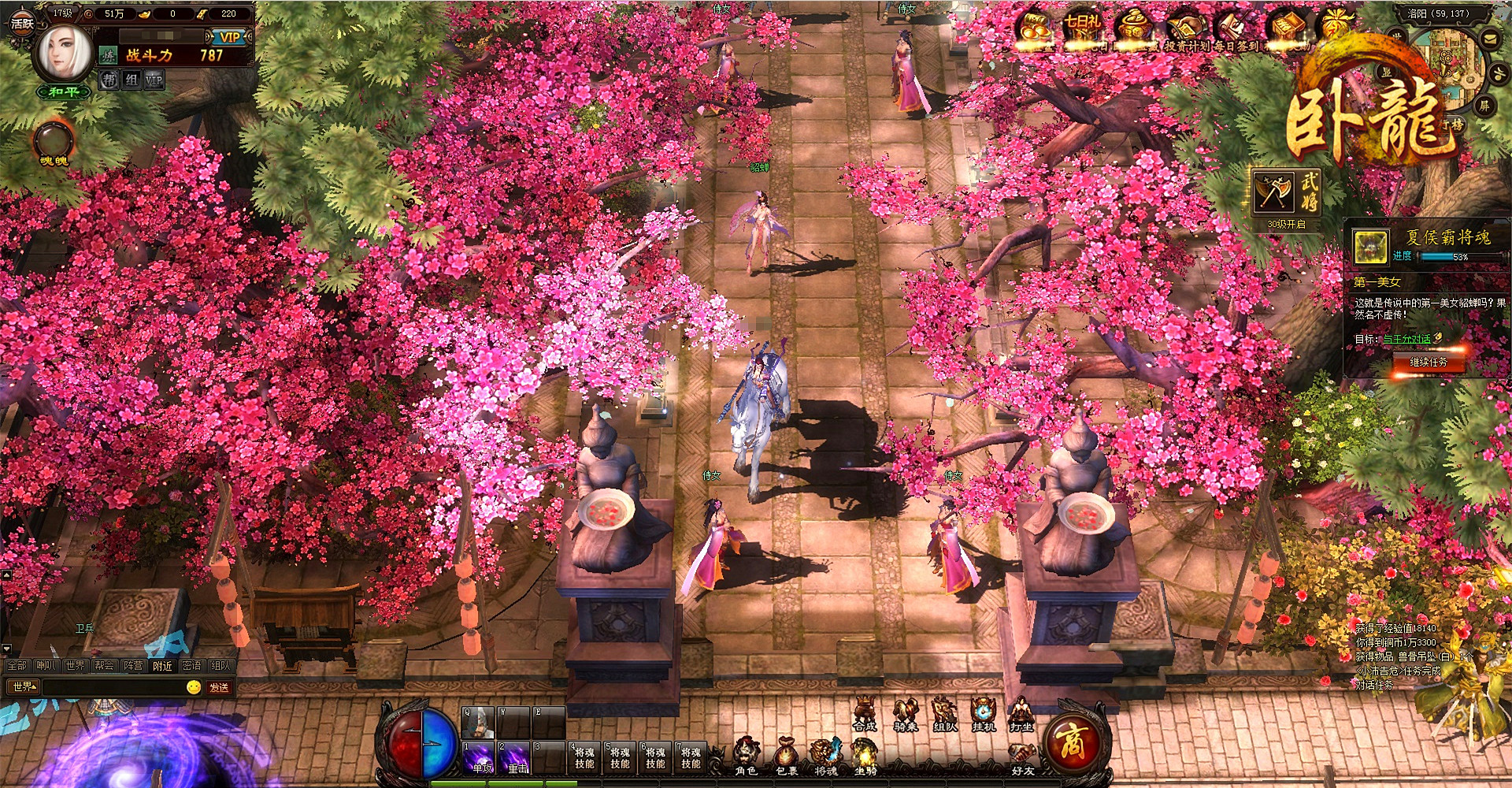
Task: Use the 重击 skill in slot 2
Action: coord(516,758)
